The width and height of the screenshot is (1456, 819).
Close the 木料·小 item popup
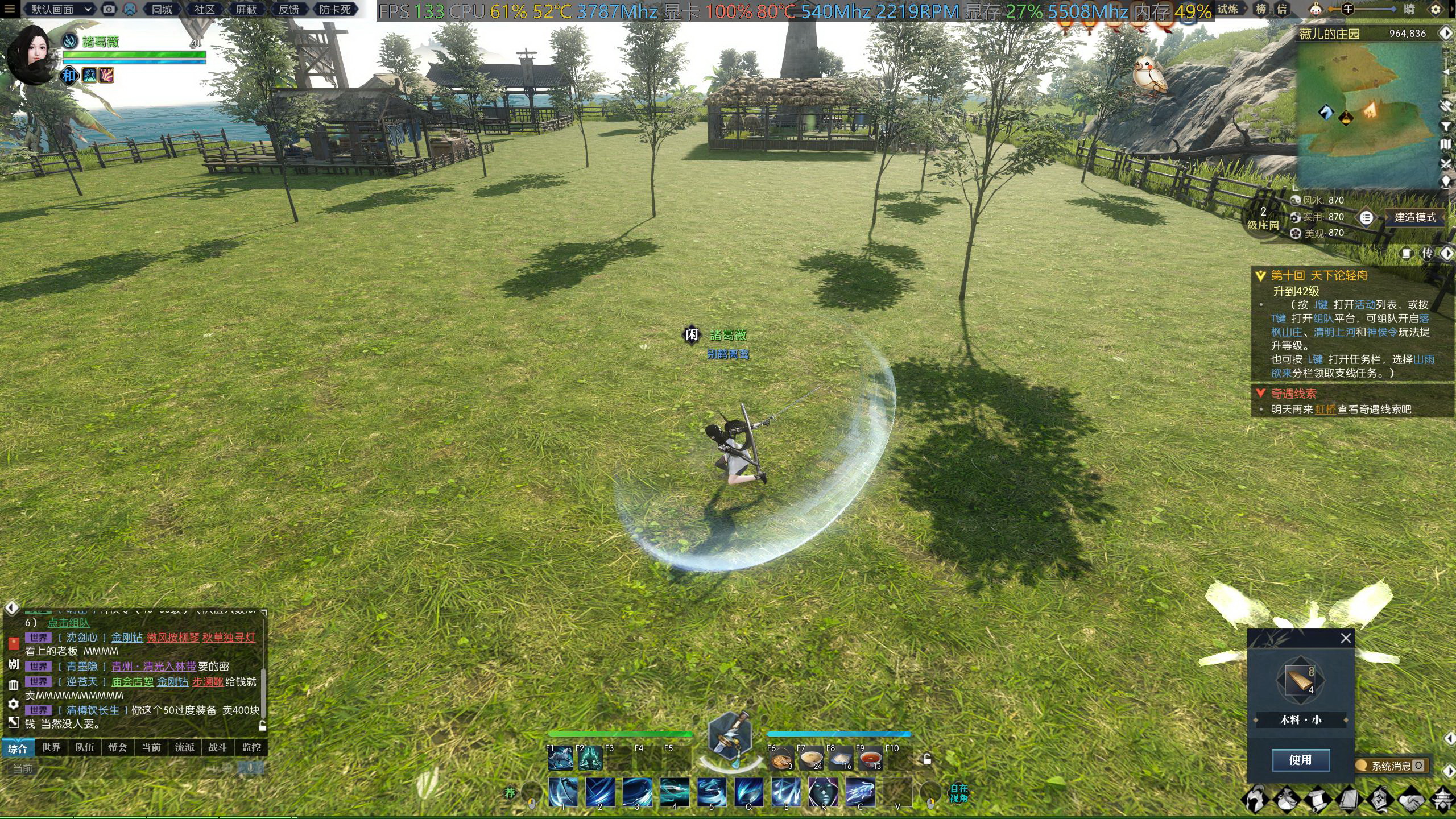[1346, 638]
